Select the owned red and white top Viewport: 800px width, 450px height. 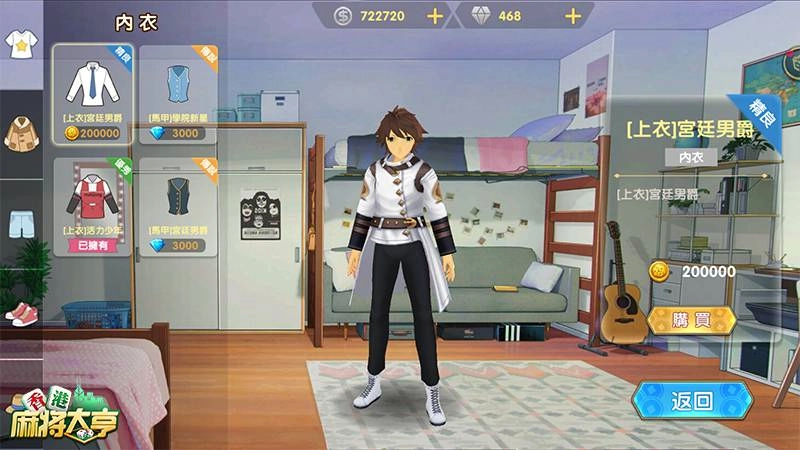(92, 205)
